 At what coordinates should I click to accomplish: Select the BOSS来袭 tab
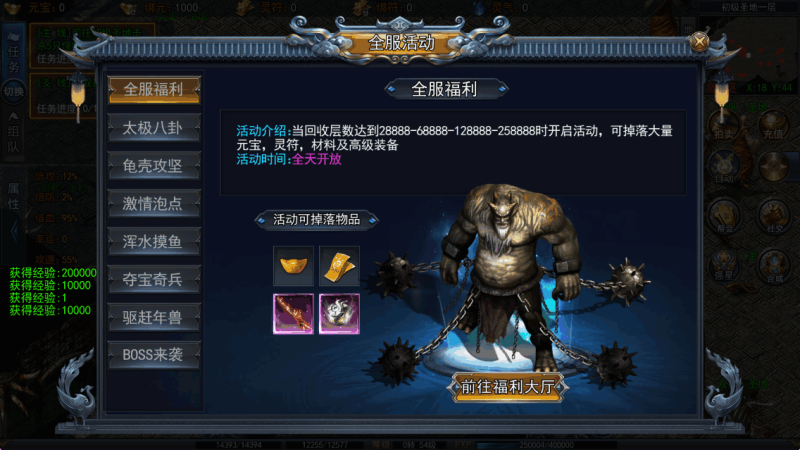(x=155, y=355)
